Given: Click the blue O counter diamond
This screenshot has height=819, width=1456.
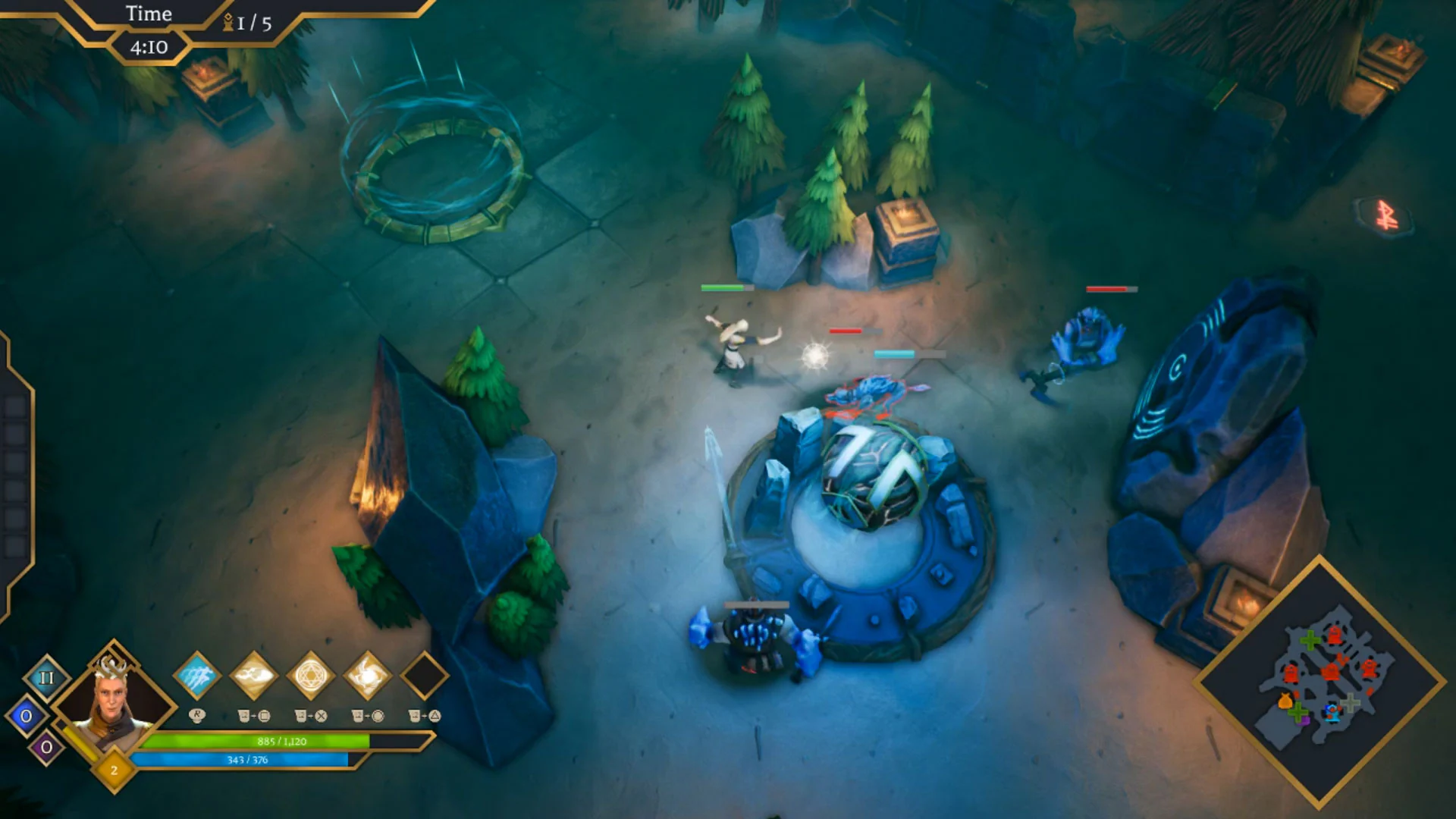Looking at the screenshot, I should coord(26,714).
